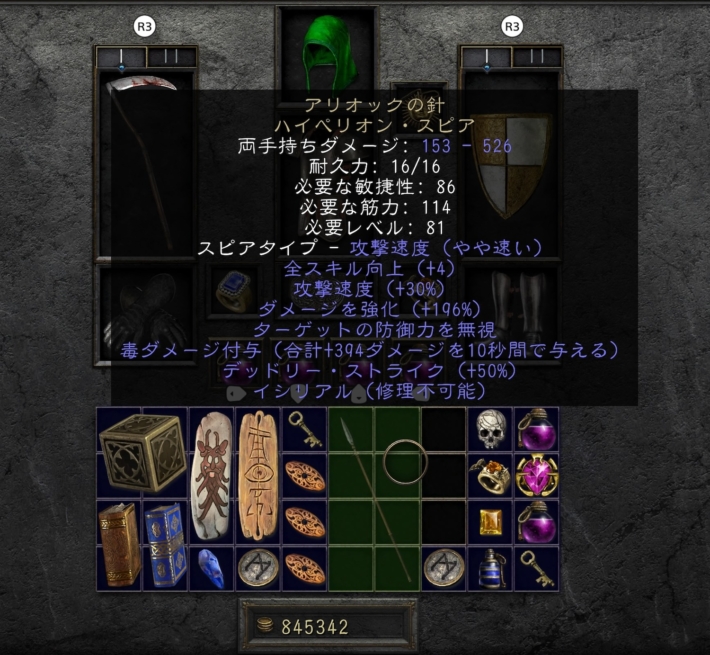Select the skull item in inventory
Viewport: 710px width, 655px height.
(x=489, y=430)
